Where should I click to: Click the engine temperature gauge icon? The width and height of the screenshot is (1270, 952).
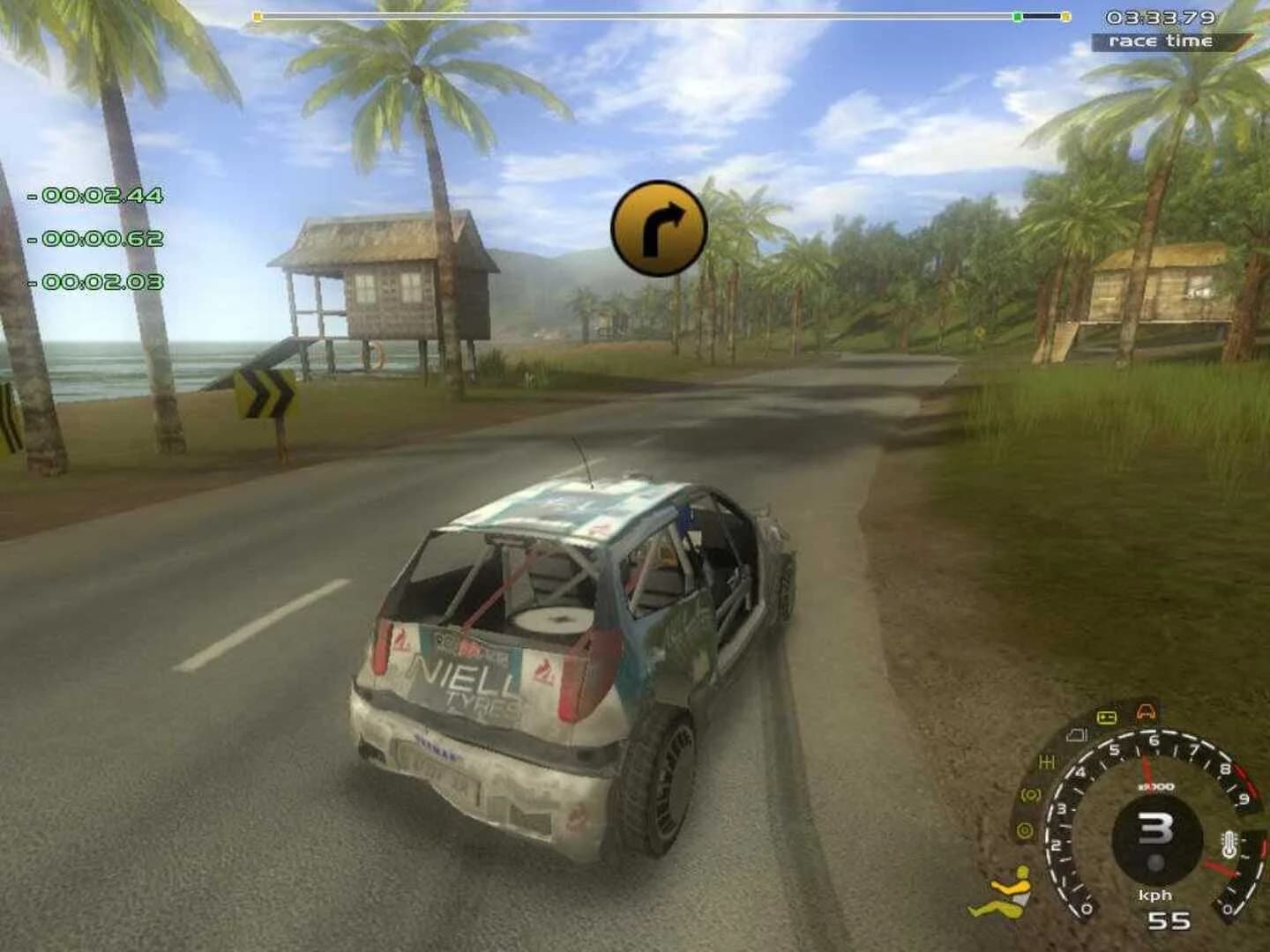1229,844
